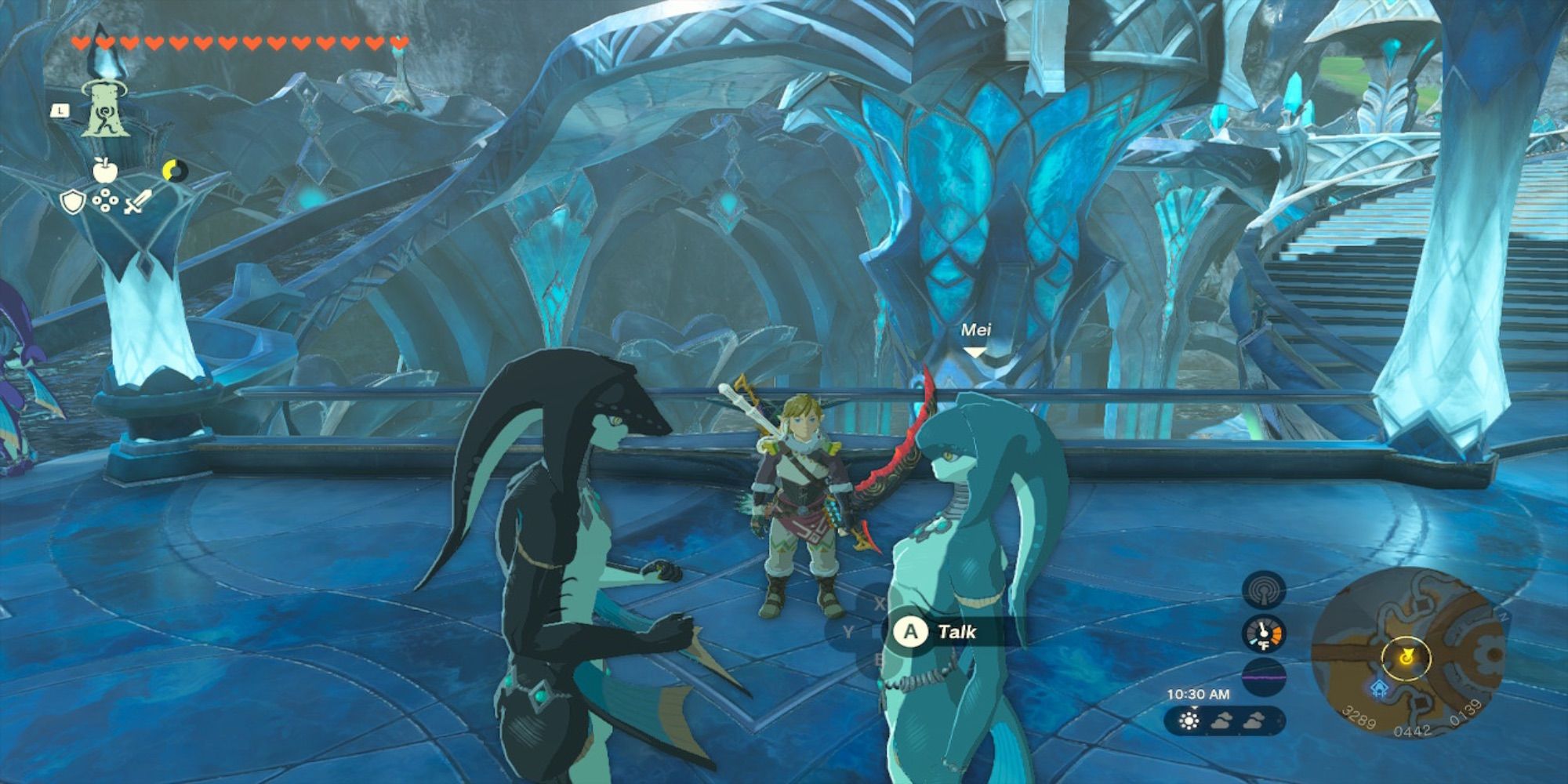Expand the disclosure triangle above the weather bar
The height and width of the screenshot is (784, 1568).
(x=1194, y=709)
